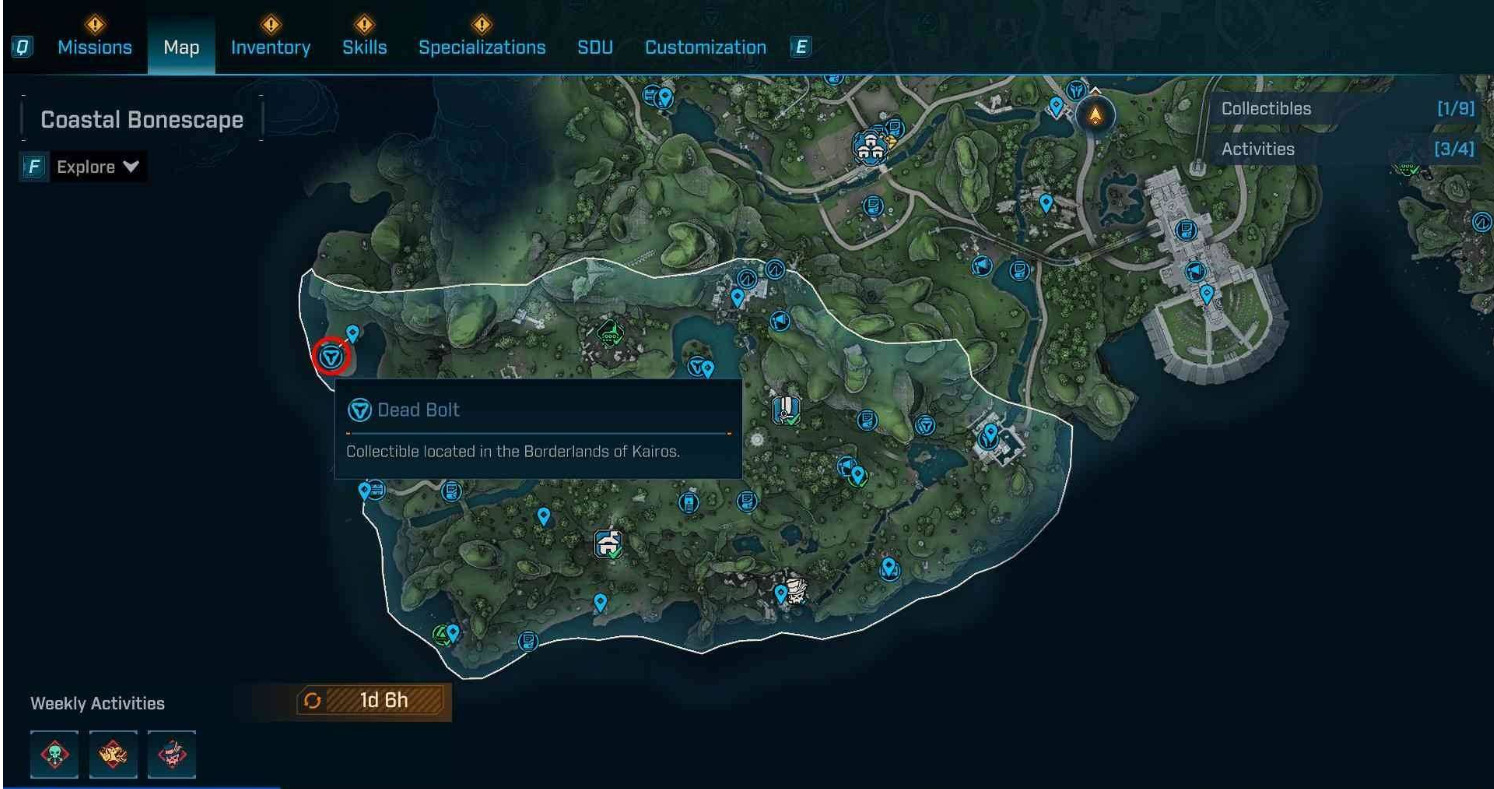Switch to the Missions tab
1494x789 pixels.
point(94,47)
